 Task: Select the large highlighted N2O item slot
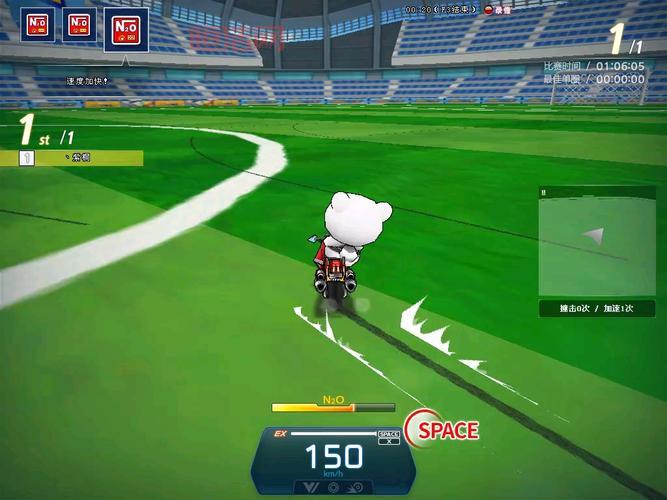[126, 29]
